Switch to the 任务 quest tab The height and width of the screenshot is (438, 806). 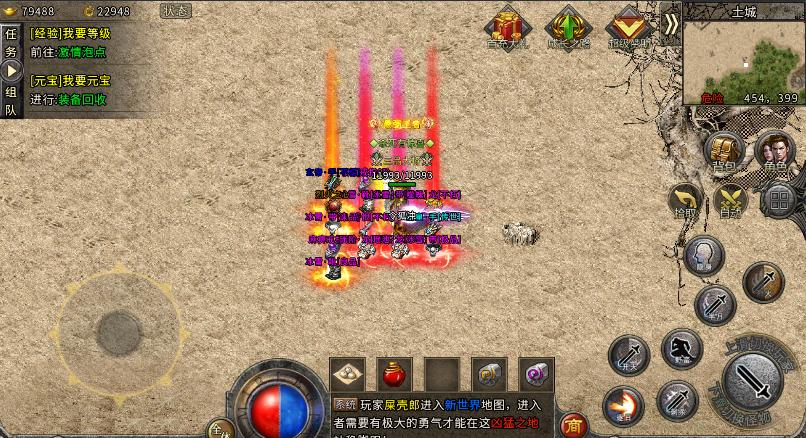tap(11, 42)
